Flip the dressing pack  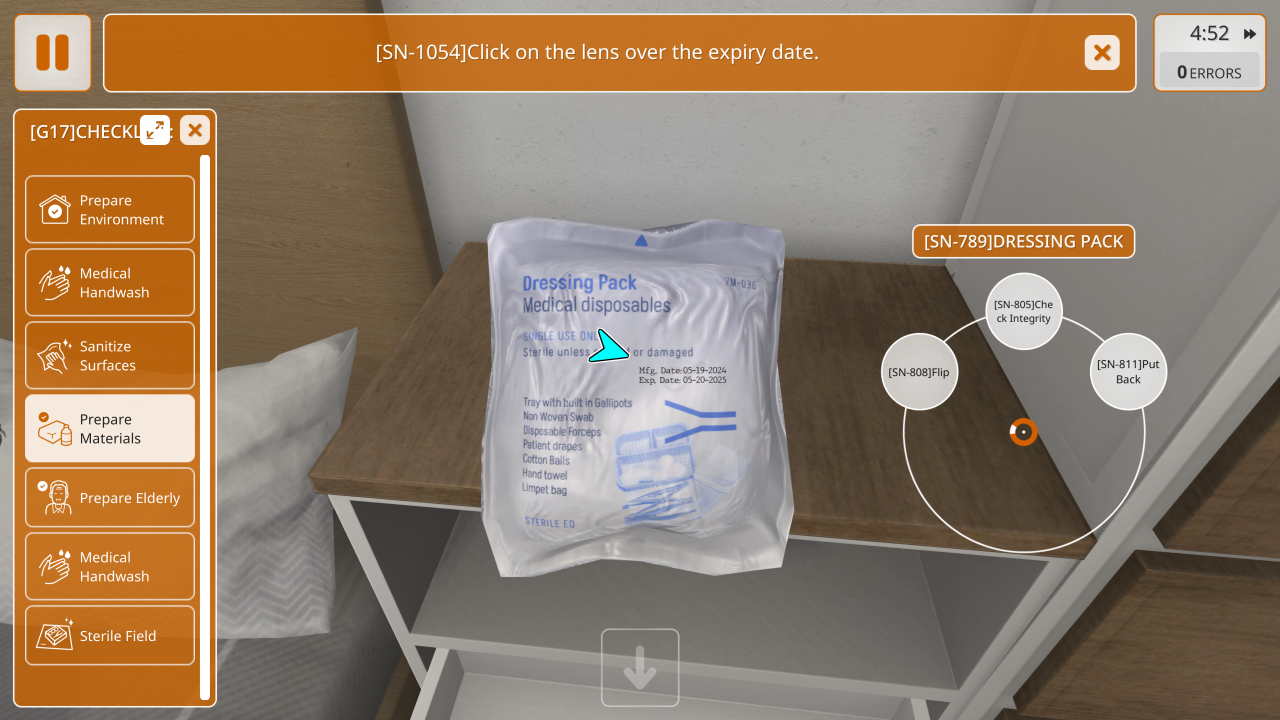pyautogui.click(x=919, y=372)
